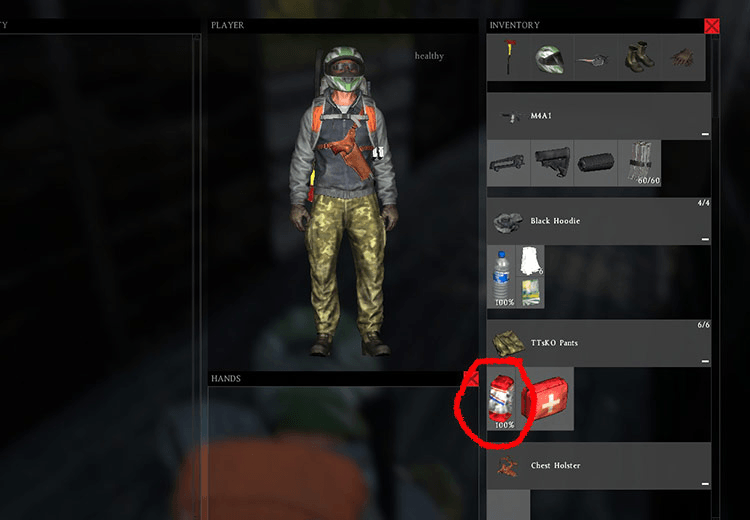Screen dimensions: 750x520
Task: Select the green motorcycle helmet slot
Action: coord(548,58)
